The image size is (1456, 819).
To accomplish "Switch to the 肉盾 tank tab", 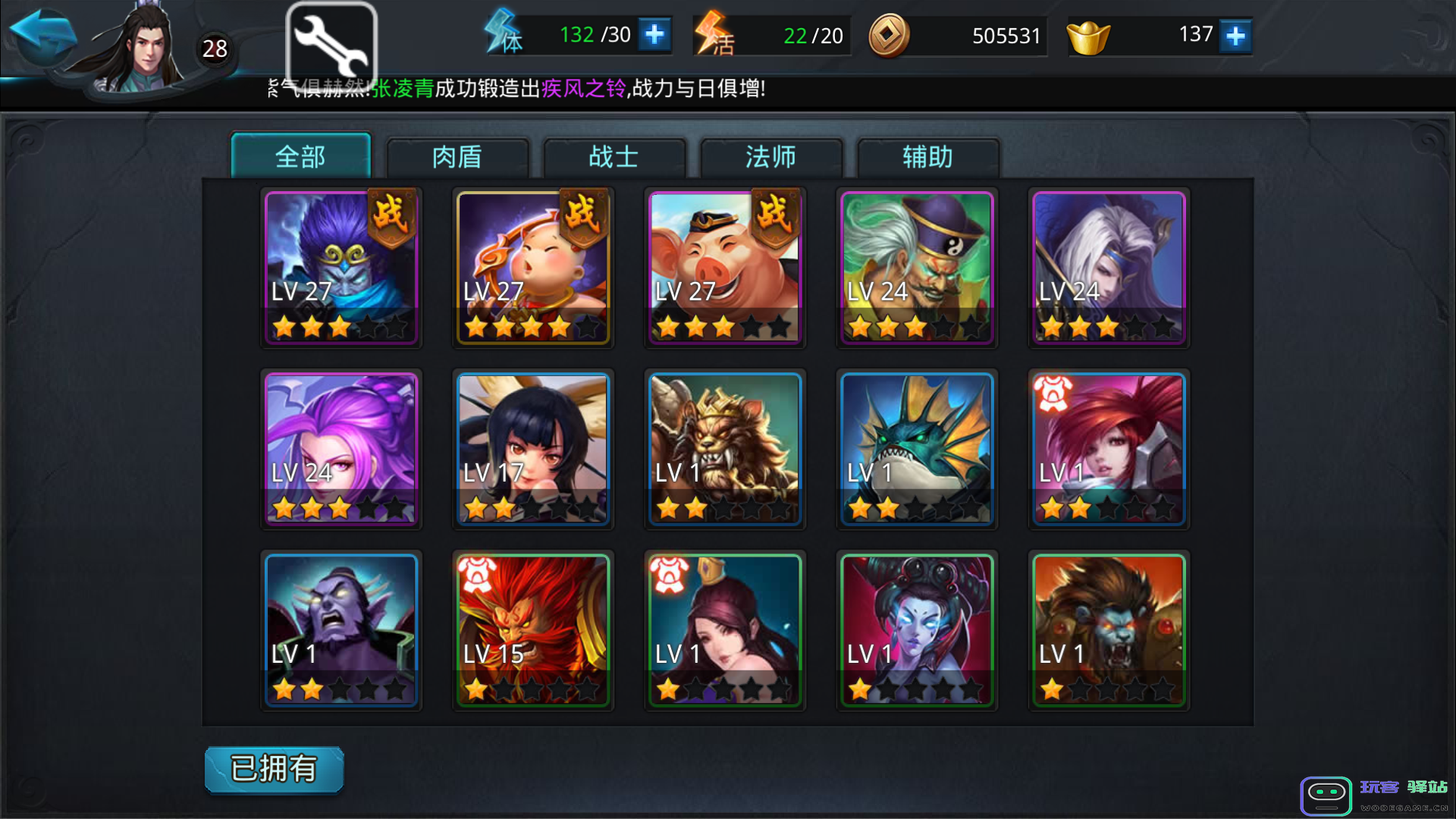I will pyautogui.click(x=457, y=158).
